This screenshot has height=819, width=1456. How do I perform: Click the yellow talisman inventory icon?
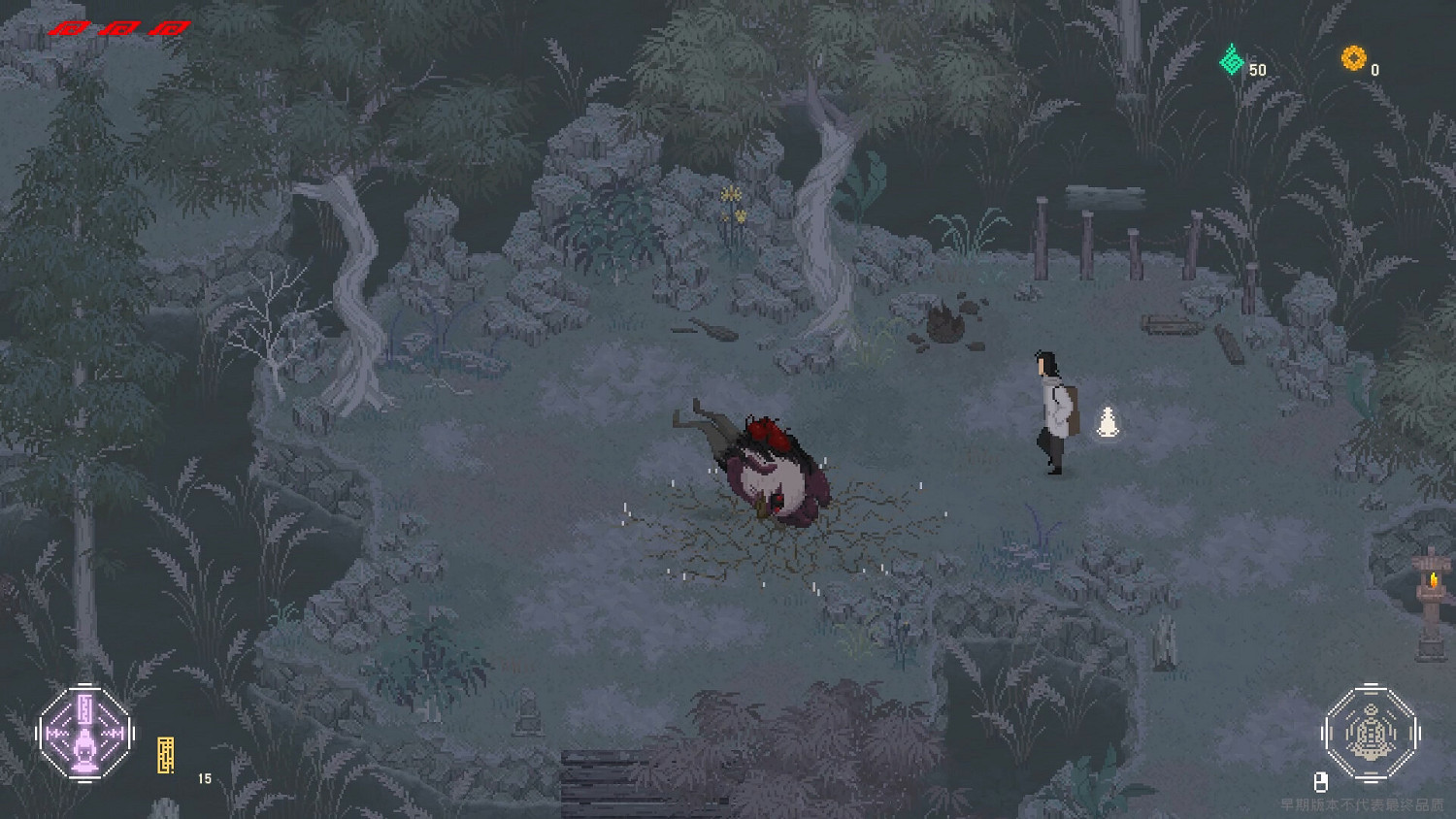click(165, 752)
